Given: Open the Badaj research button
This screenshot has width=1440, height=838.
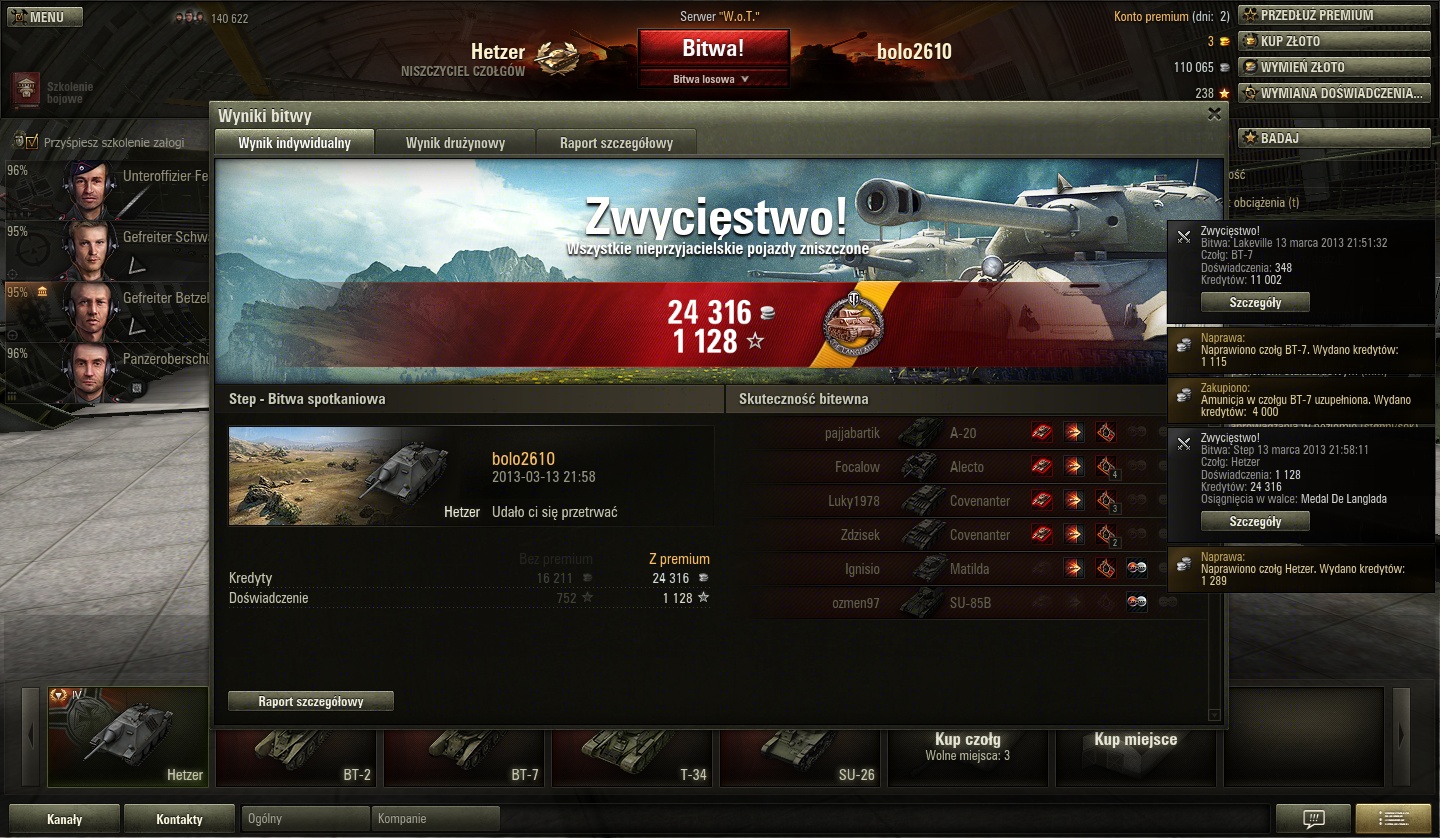Looking at the screenshot, I should click(x=1334, y=138).
